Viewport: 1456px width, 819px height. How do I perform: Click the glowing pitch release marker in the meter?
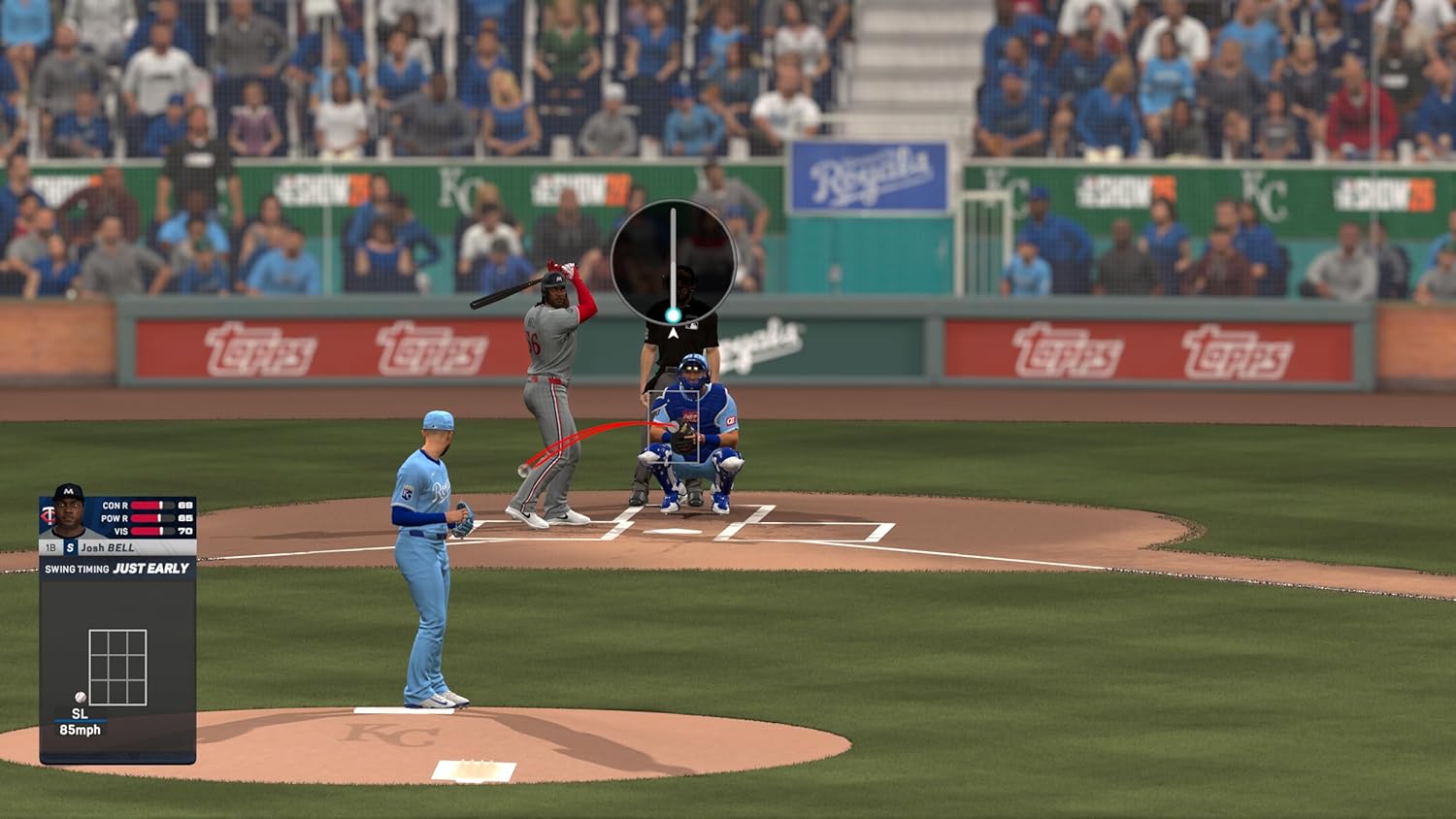pyautogui.click(x=674, y=314)
